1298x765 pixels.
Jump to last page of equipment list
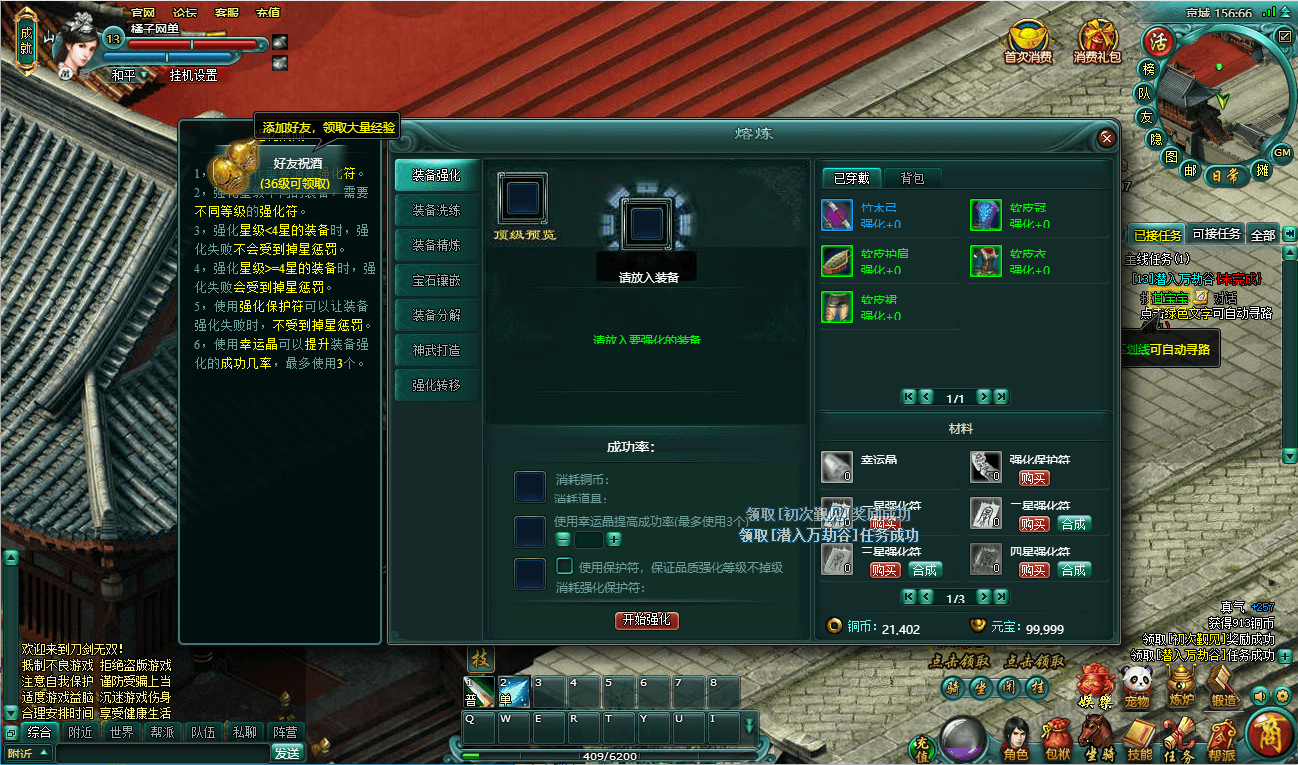tap(1002, 397)
